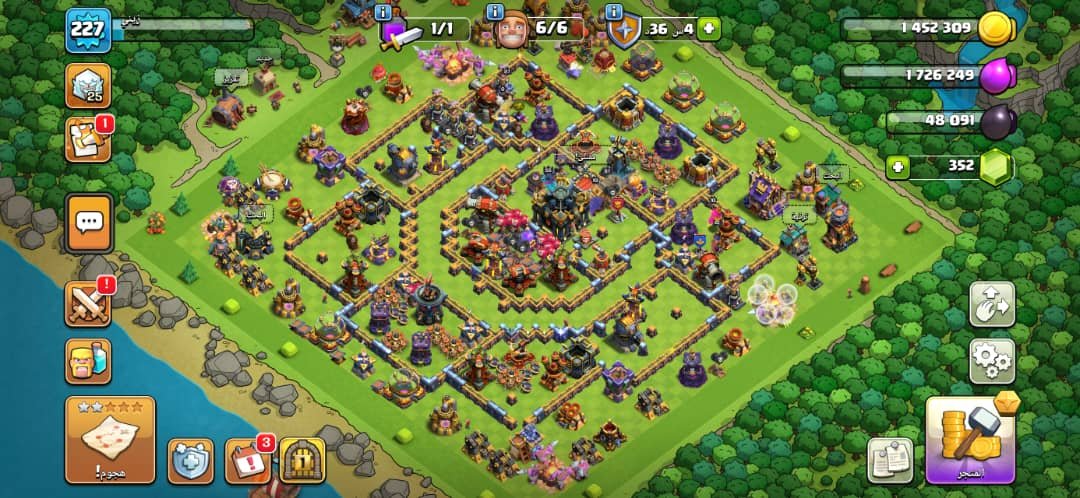Viewport: 1080px width, 498px height.
Task: Open the golden gate season pass icon
Action: (302, 461)
